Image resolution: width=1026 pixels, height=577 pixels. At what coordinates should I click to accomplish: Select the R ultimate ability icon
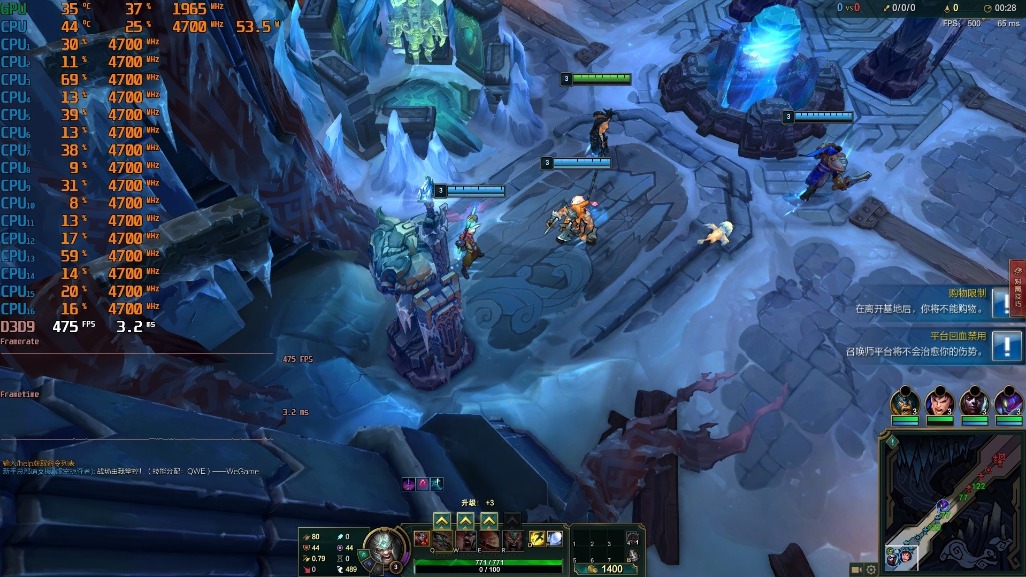click(512, 541)
